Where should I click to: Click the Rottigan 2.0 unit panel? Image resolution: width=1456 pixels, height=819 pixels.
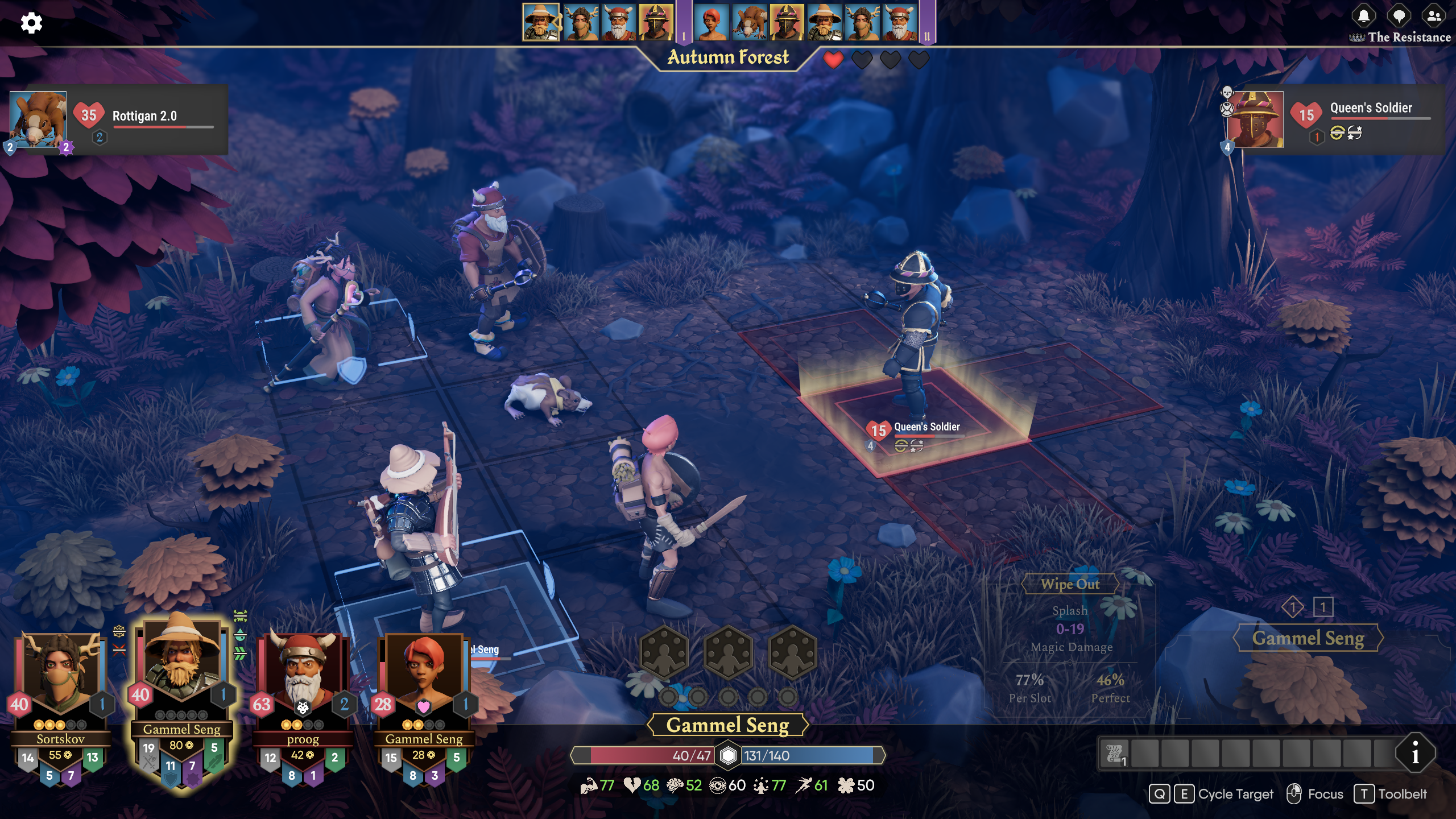pos(119,119)
